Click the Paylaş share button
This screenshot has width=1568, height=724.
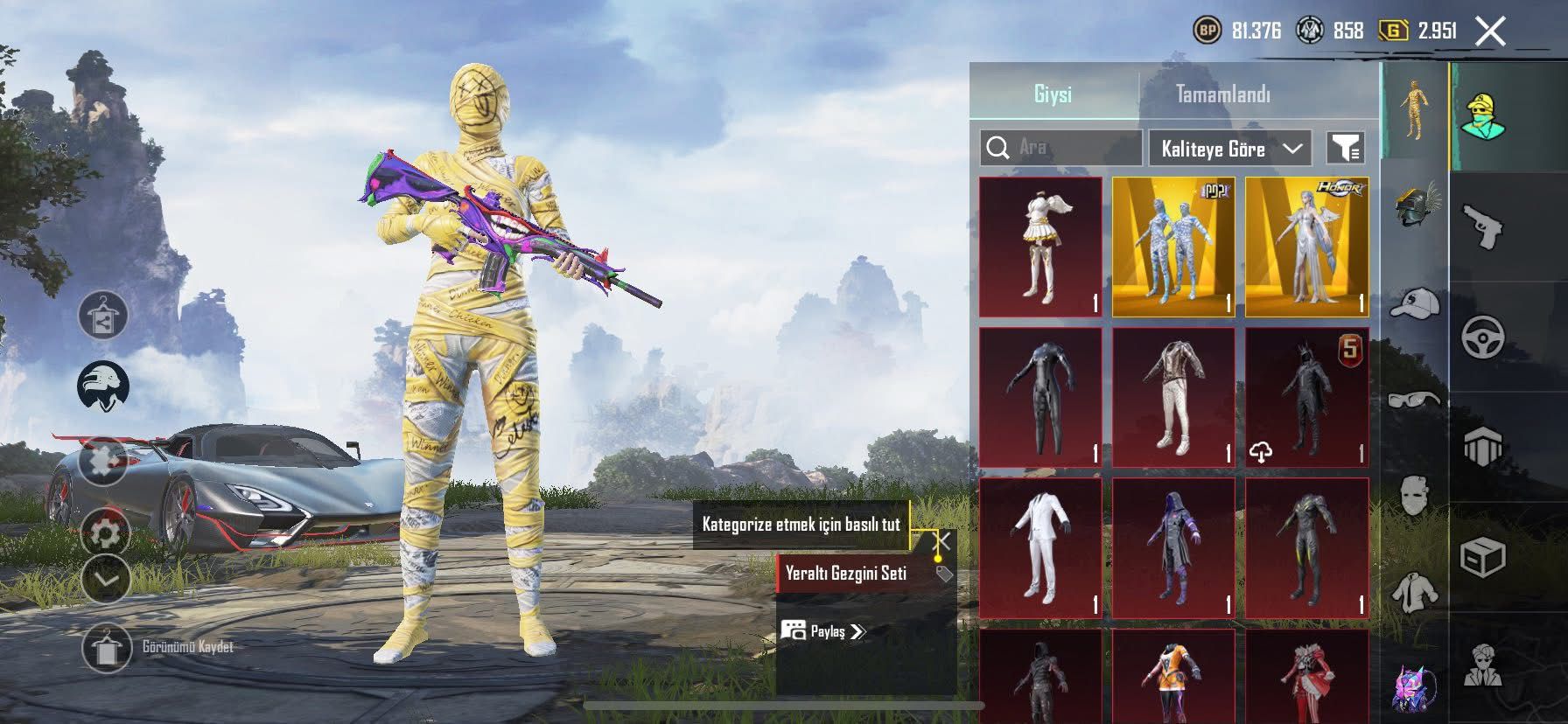pos(822,631)
